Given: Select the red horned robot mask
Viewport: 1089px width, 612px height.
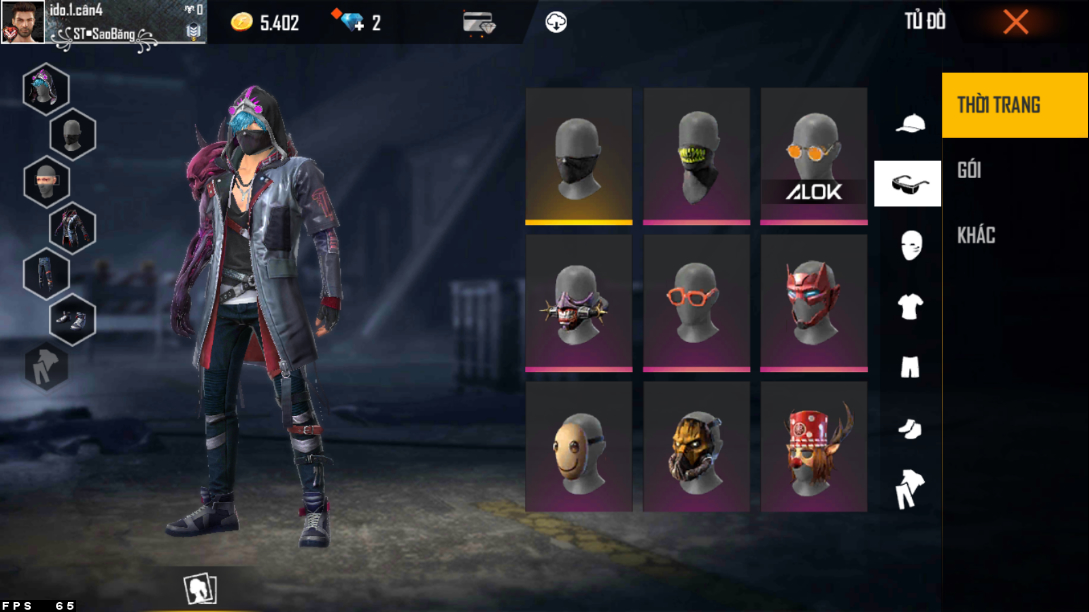Looking at the screenshot, I should coord(813,302).
